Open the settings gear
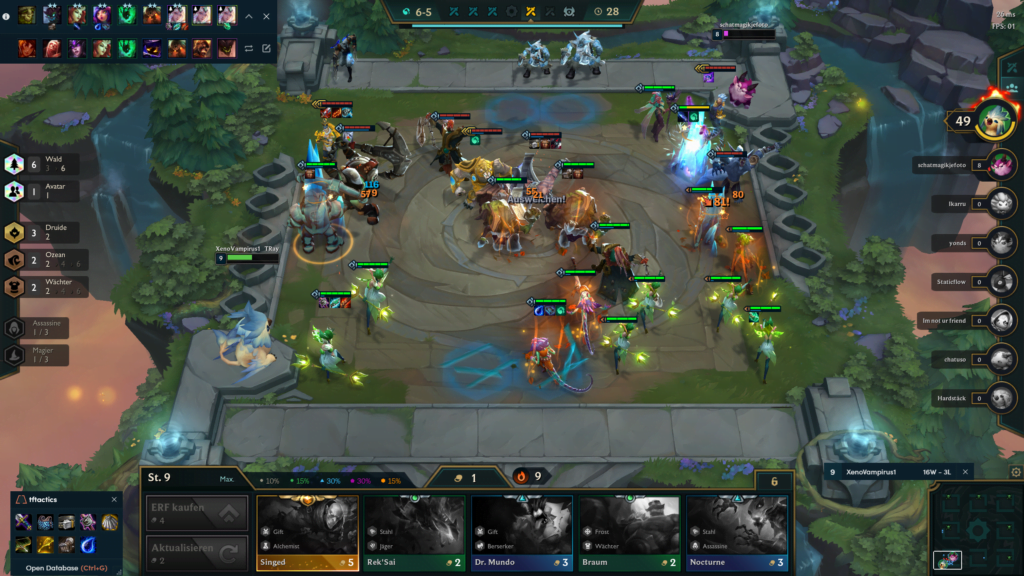 tap(1016, 472)
